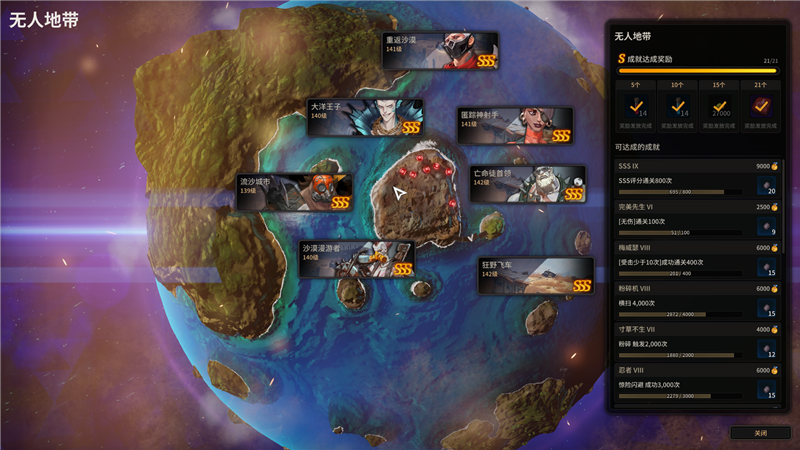This screenshot has width=800, height=450.
Task: Click the 10个 achievement reward icon
Action: click(679, 105)
